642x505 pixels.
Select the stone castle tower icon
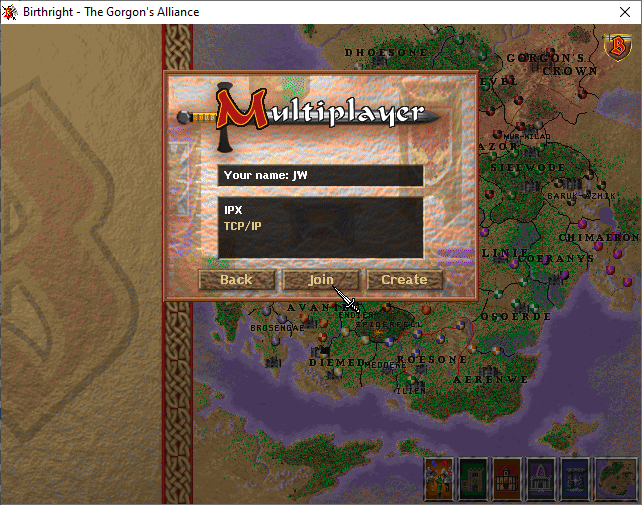473,478
